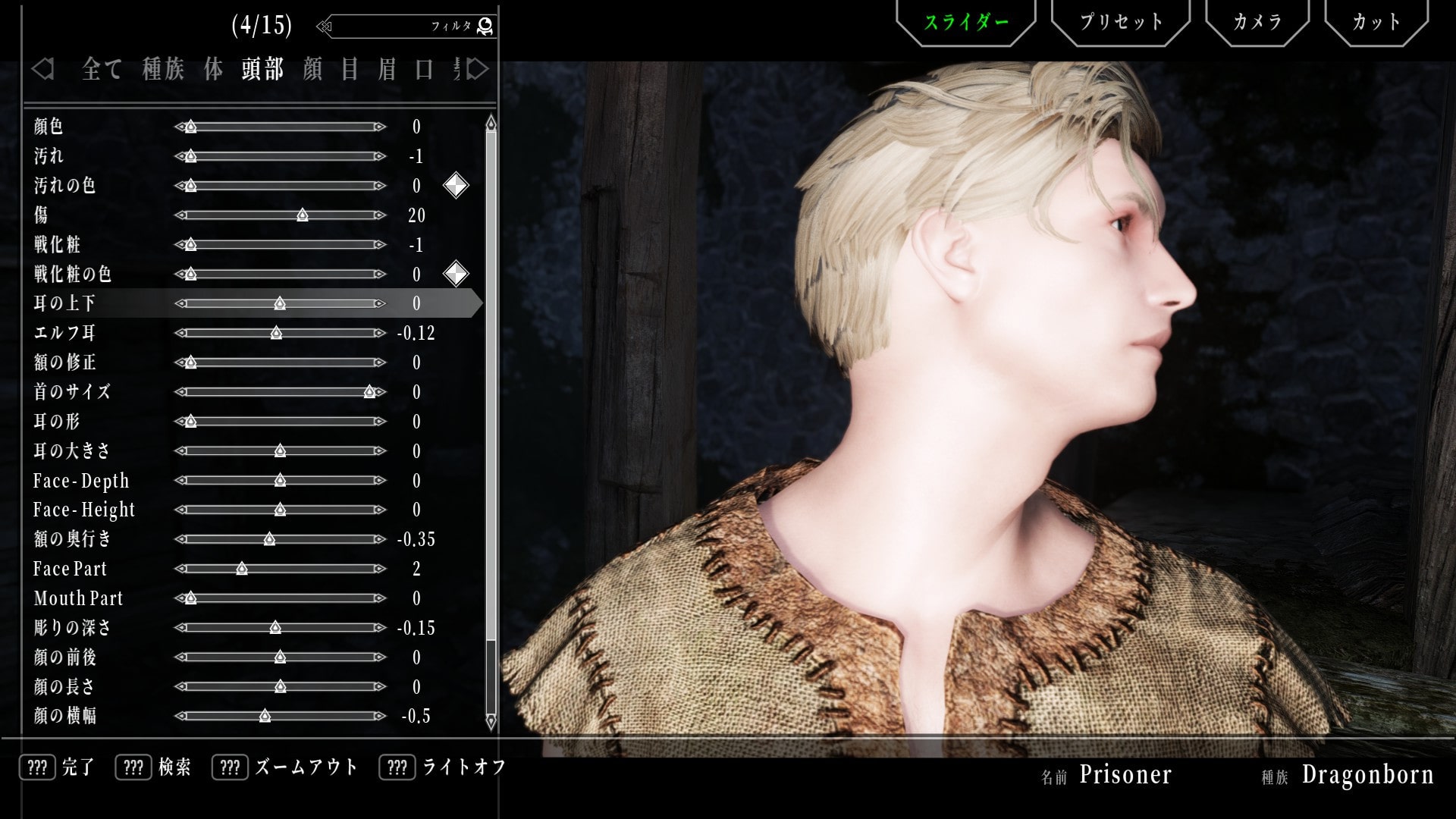Click the left decrement arrow on the 傷 slider
Screen dimensions: 1456x819
tap(180, 215)
